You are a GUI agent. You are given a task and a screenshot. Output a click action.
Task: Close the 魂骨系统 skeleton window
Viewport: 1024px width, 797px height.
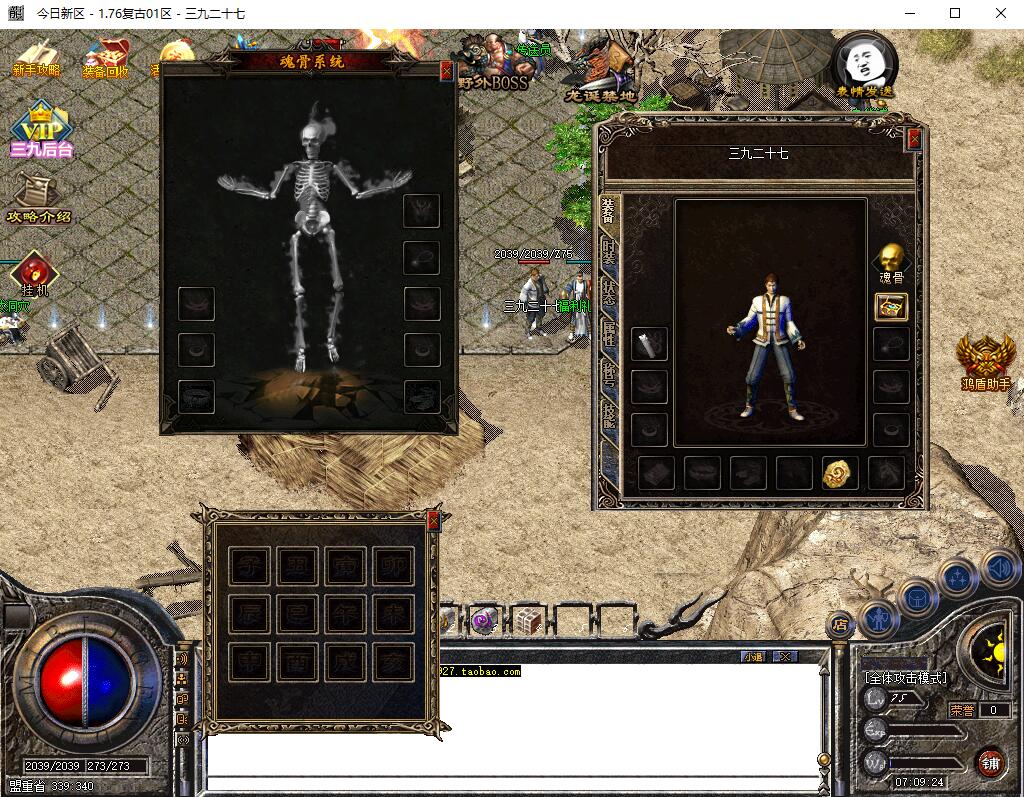(x=446, y=71)
